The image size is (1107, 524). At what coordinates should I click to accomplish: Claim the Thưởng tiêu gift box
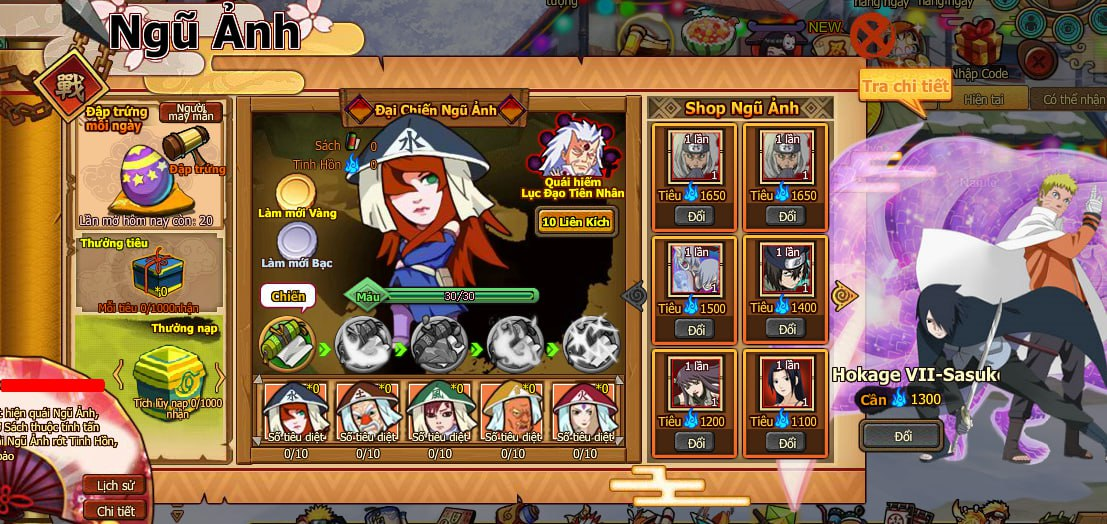[150, 271]
